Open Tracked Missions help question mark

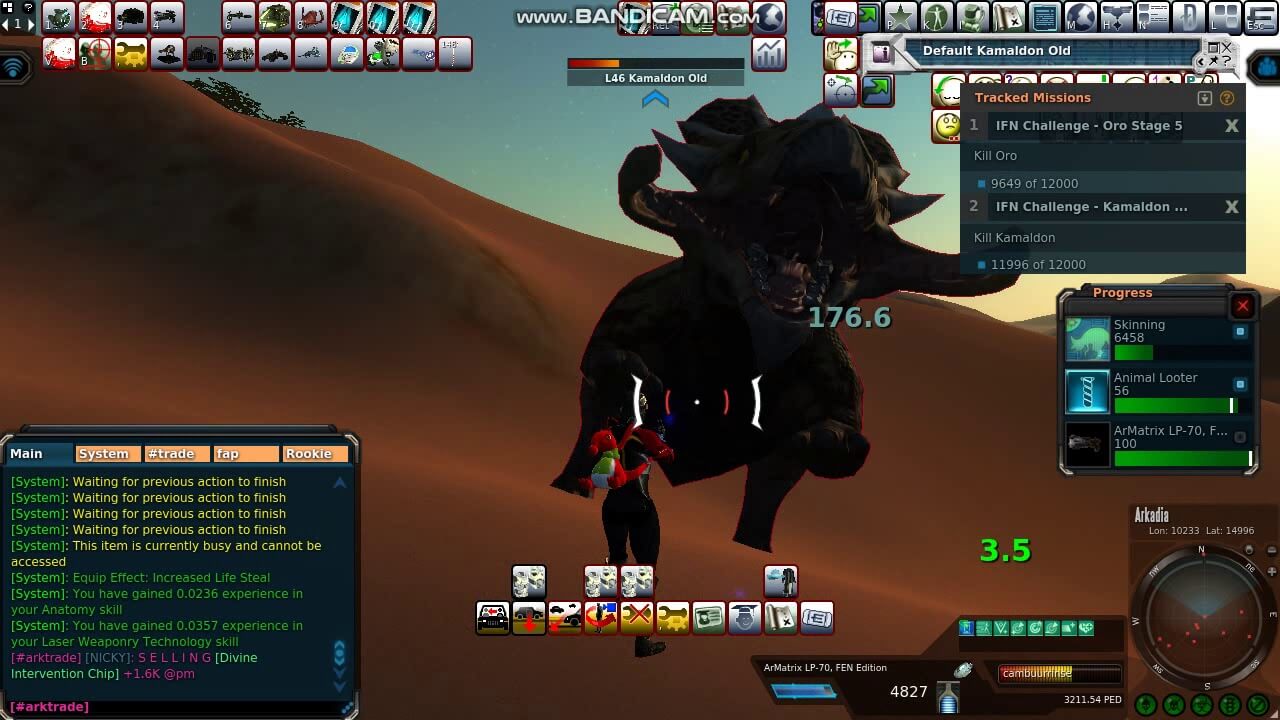1227,98
